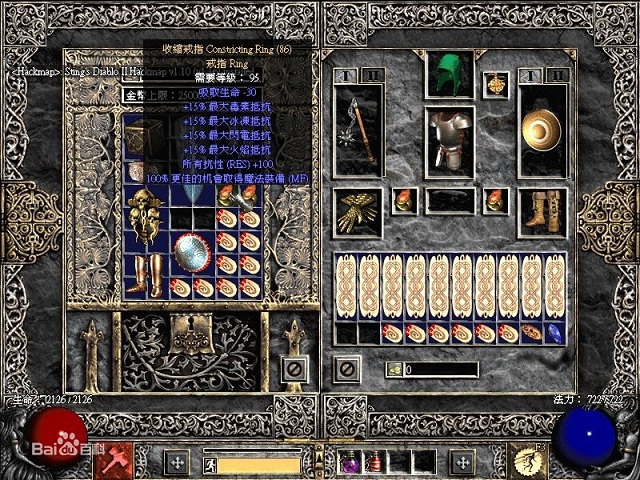Image resolution: width=640 pixels, height=480 pixels.
Task: Select the equipped round golden shield
Action: 542,132
